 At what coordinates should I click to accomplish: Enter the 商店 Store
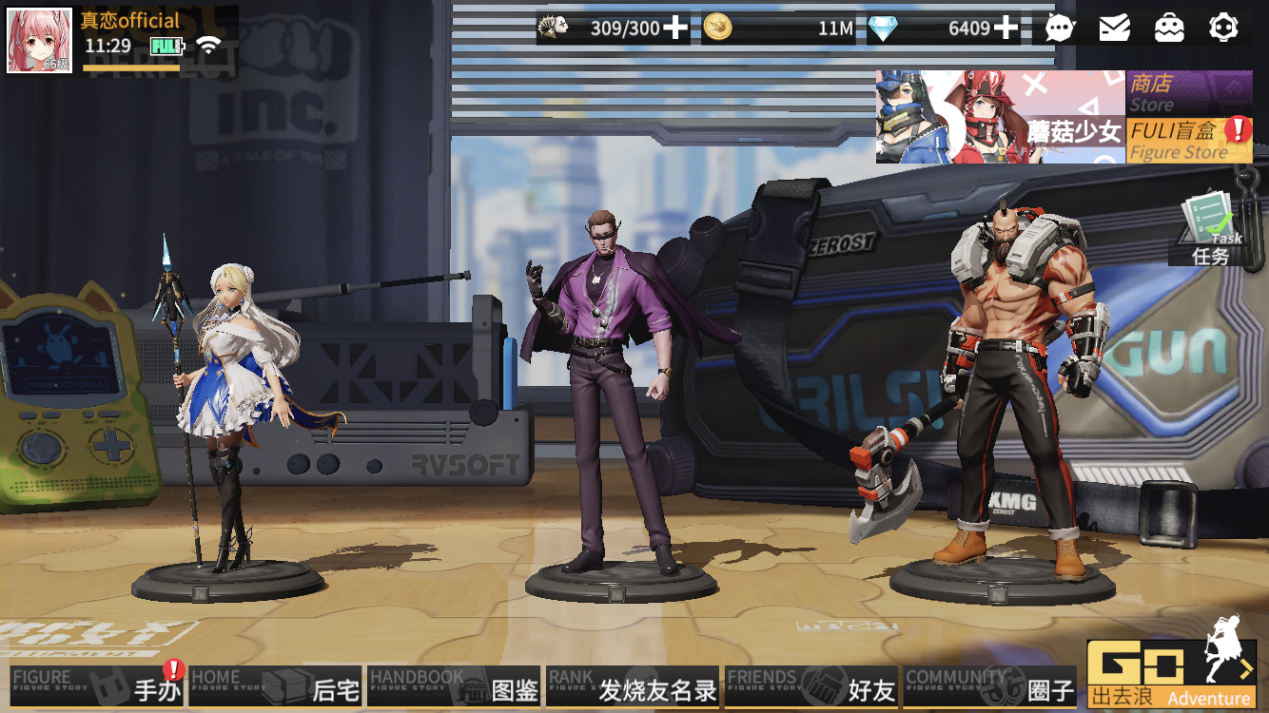(1188, 92)
